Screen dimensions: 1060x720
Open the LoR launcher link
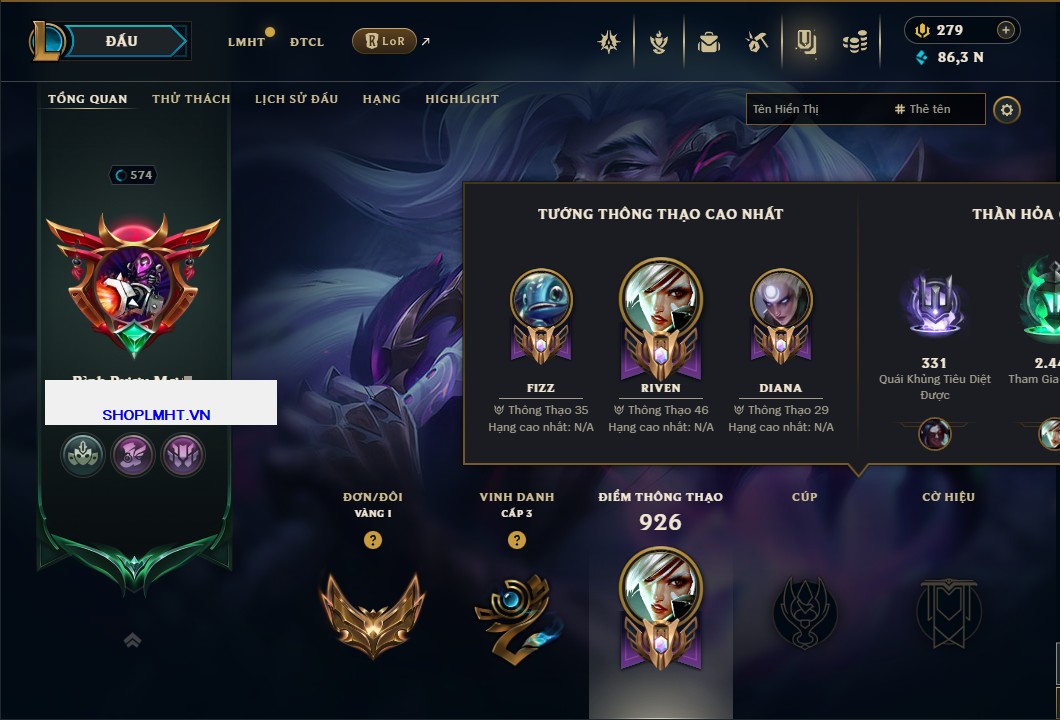click(x=385, y=41)
